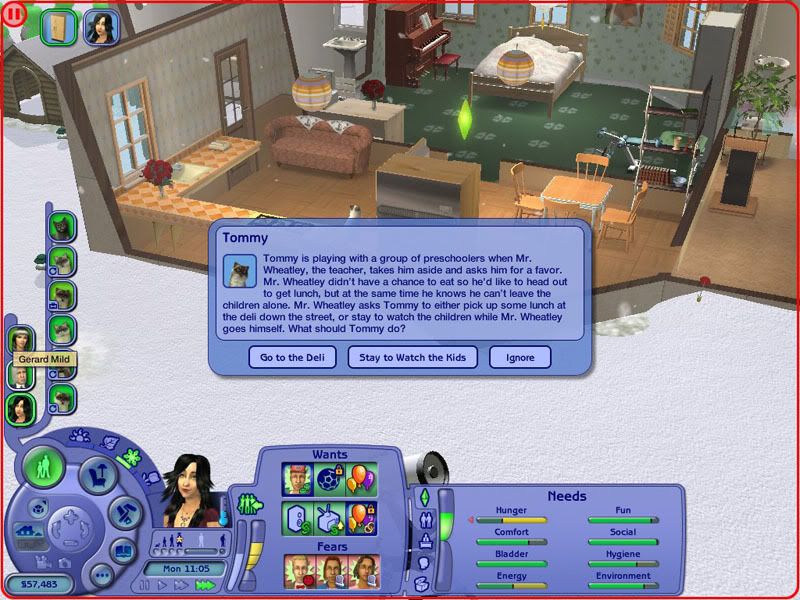
Task: Pause the game with speed control
Action: tap(145, 585)
